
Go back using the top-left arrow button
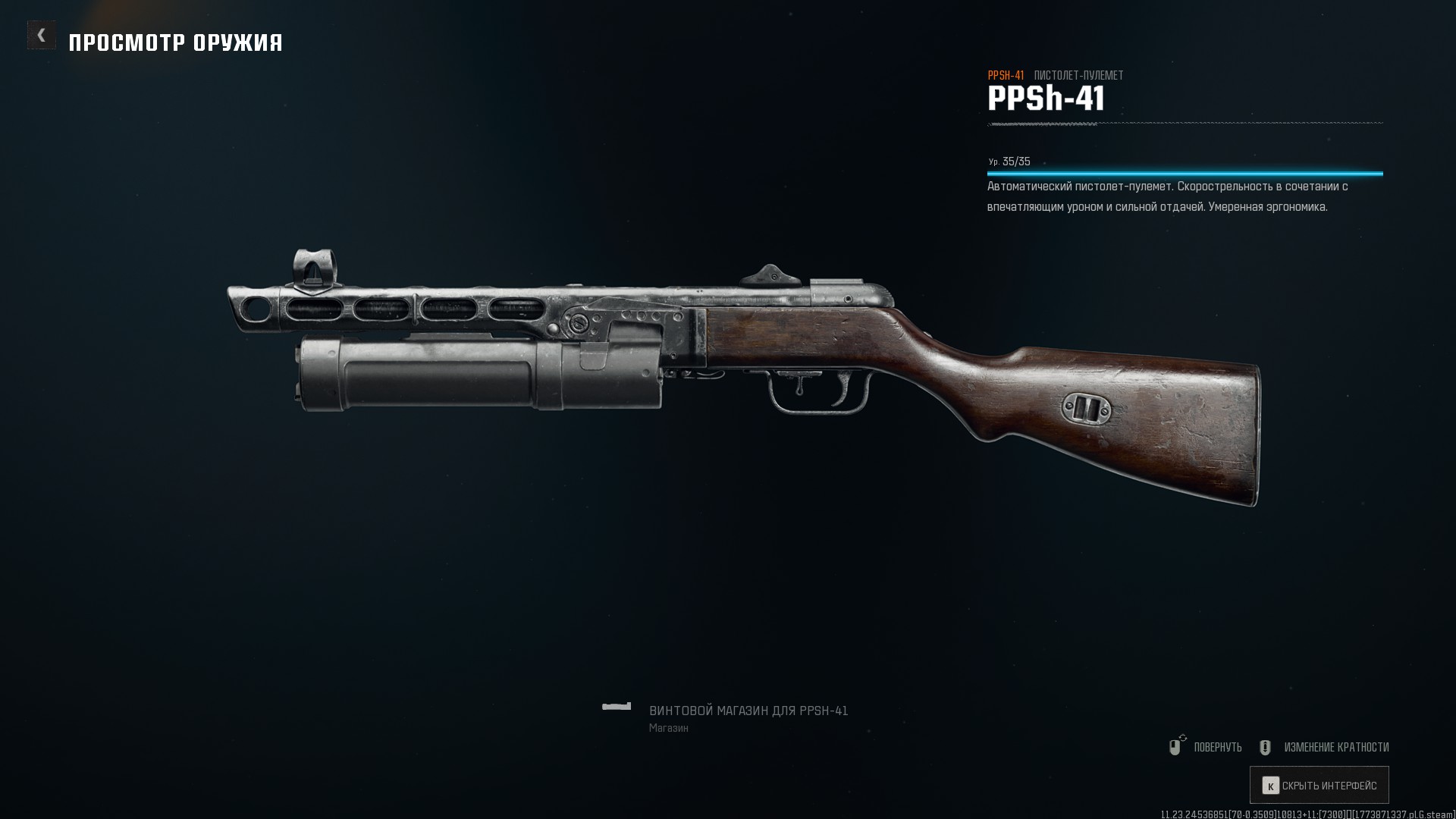coord(42,35)
